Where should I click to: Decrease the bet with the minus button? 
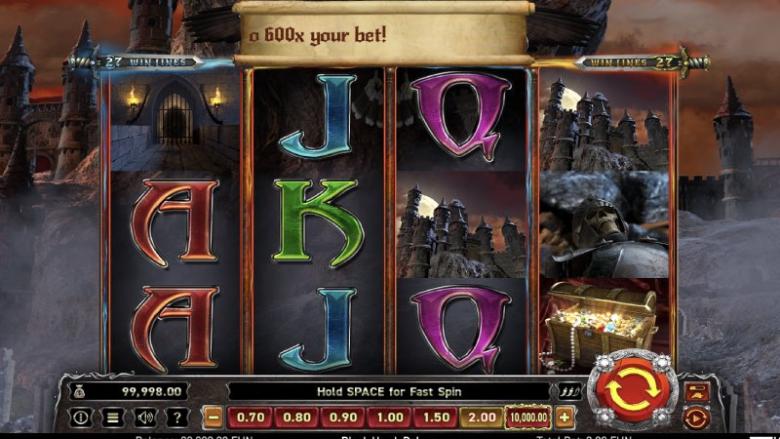pyautogui.click(x=213, y=418)
